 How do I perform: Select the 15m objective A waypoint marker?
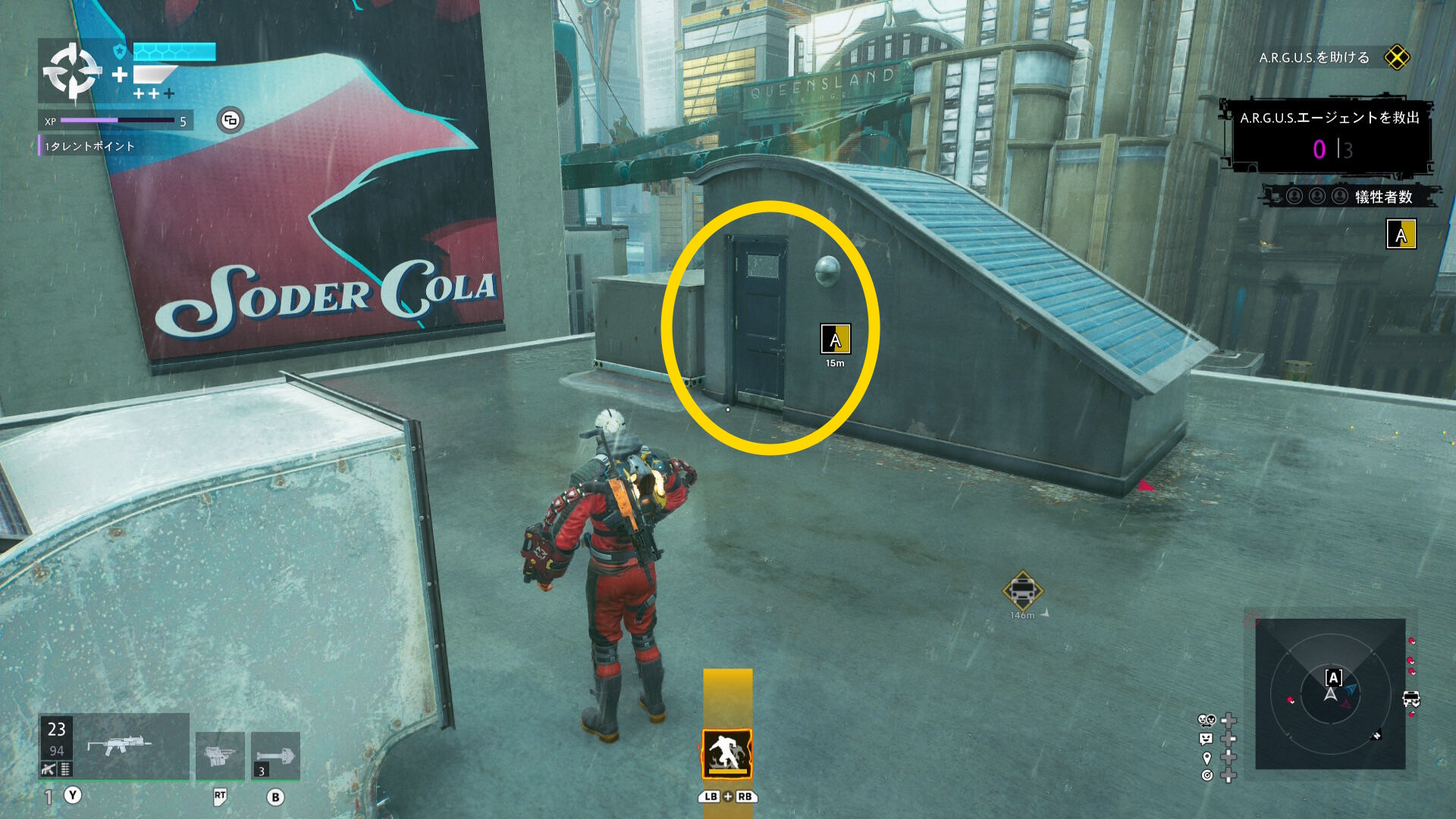[835, 339]
